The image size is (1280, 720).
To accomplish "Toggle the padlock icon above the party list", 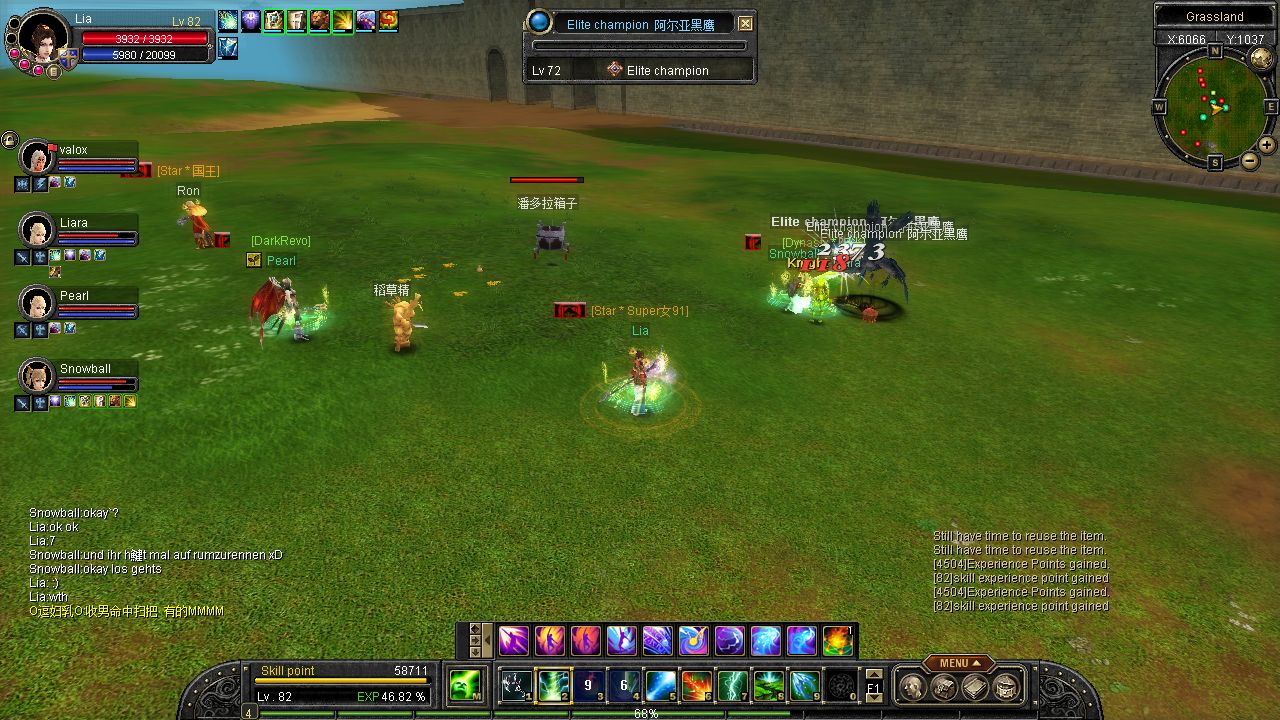I will (9, 140).
